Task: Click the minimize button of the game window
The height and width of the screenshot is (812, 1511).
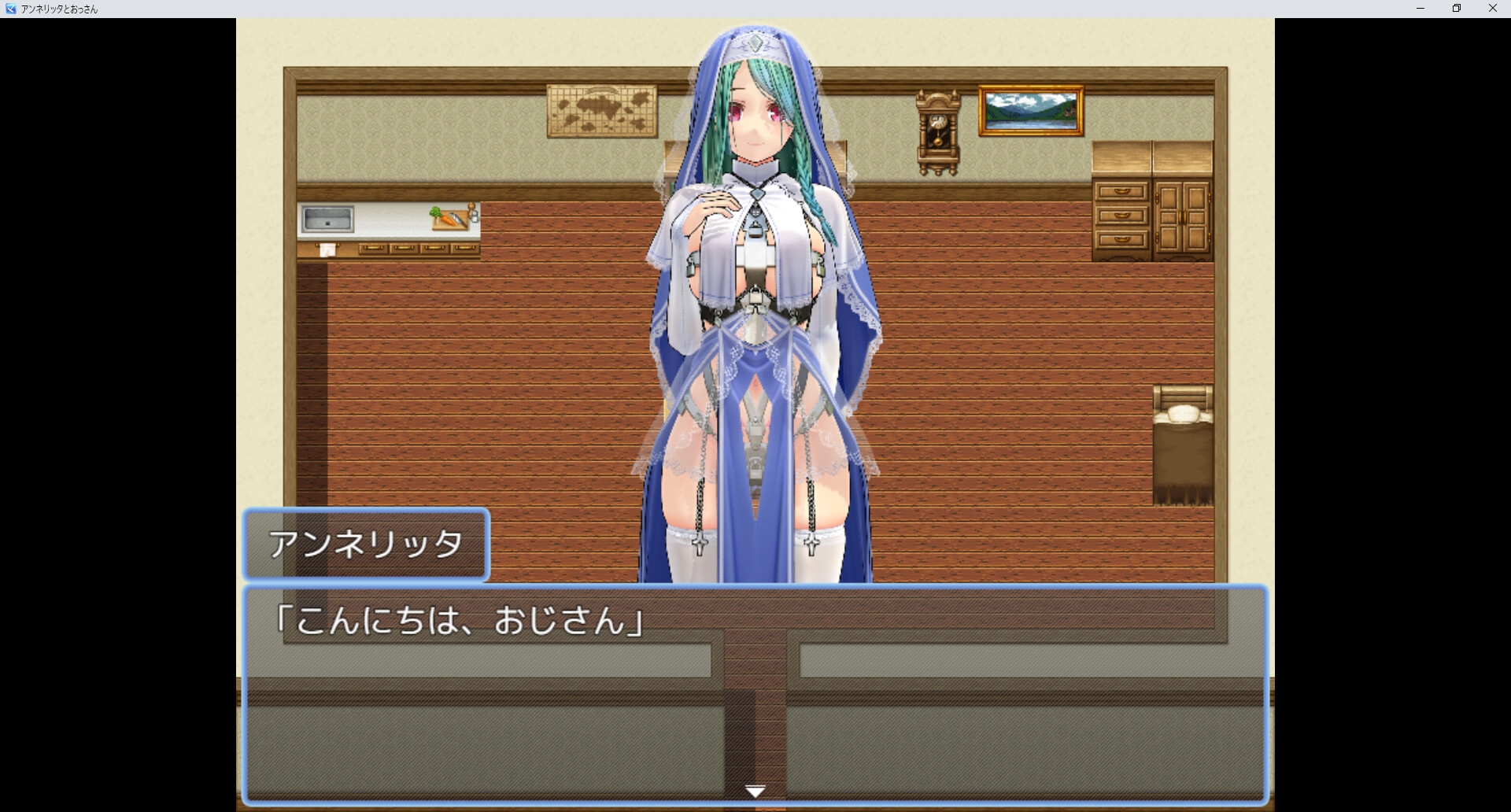Action: [1420, 9]
